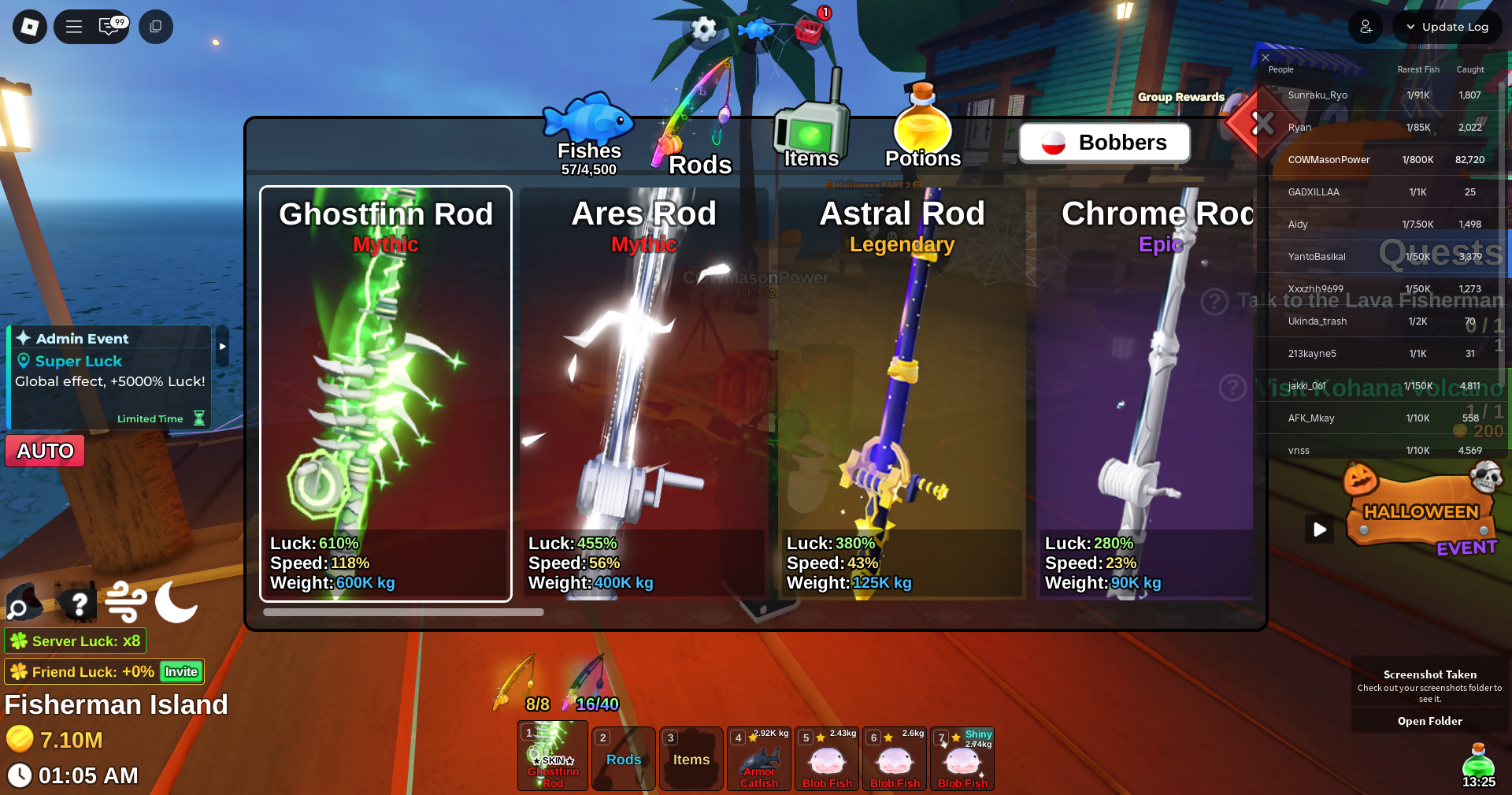Select the Armor Catfish hotbar slot
Viewport: 1512px width, 795px height.
point(759,760)
